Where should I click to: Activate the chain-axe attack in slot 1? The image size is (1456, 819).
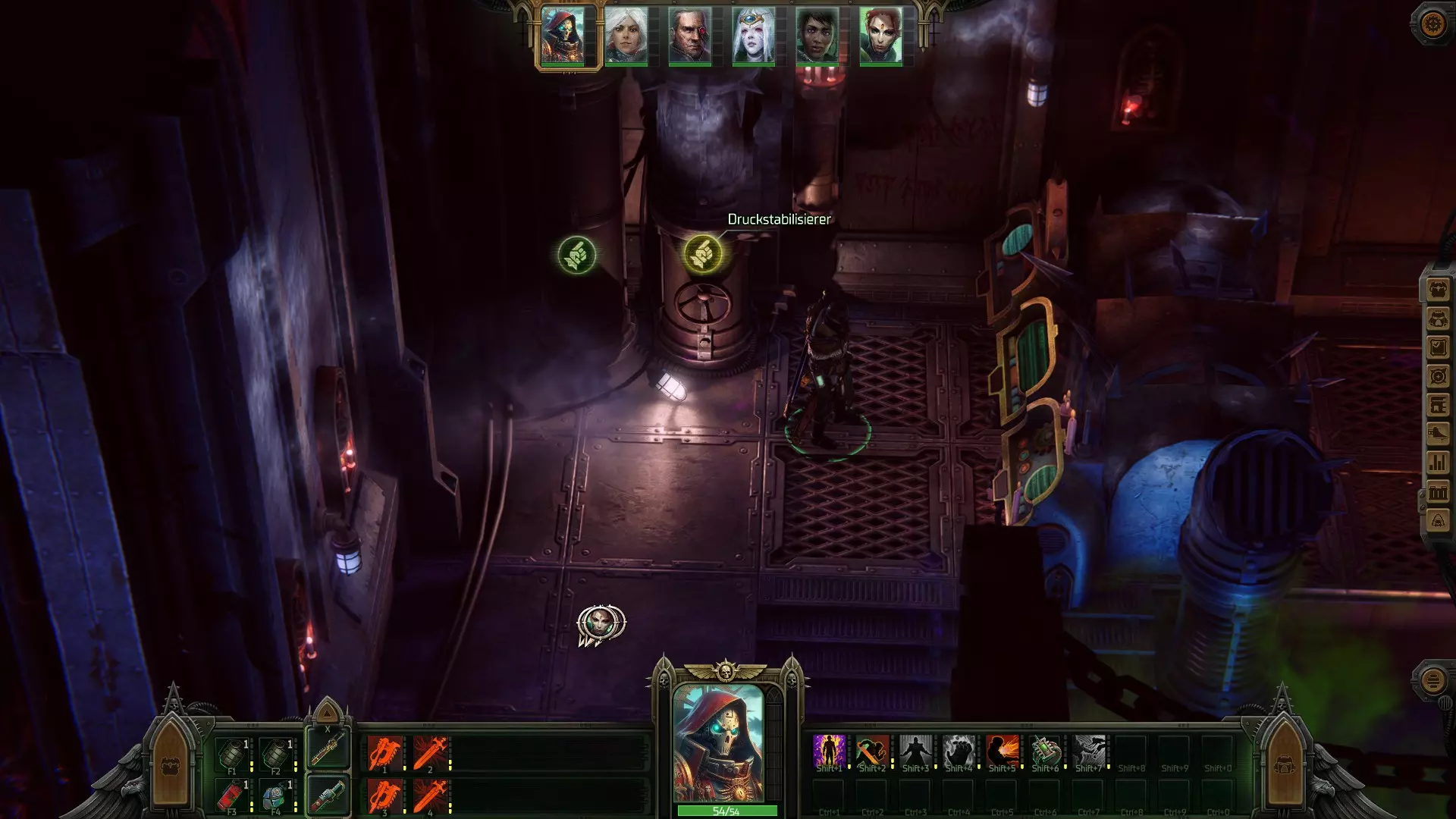[x=385, y=755]
